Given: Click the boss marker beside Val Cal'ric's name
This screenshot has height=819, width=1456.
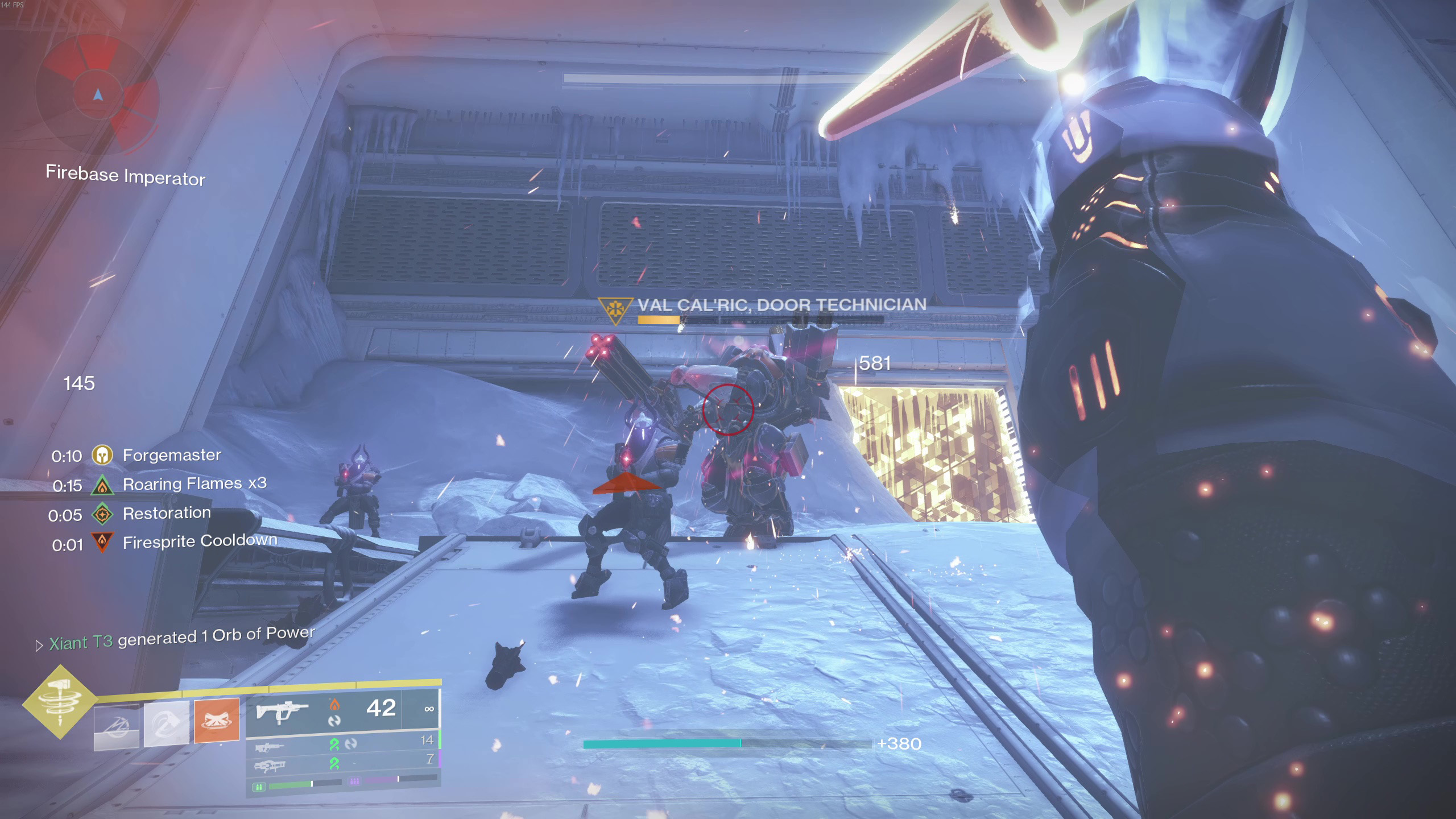Looking at the screenshot, I should coord(615,310).
